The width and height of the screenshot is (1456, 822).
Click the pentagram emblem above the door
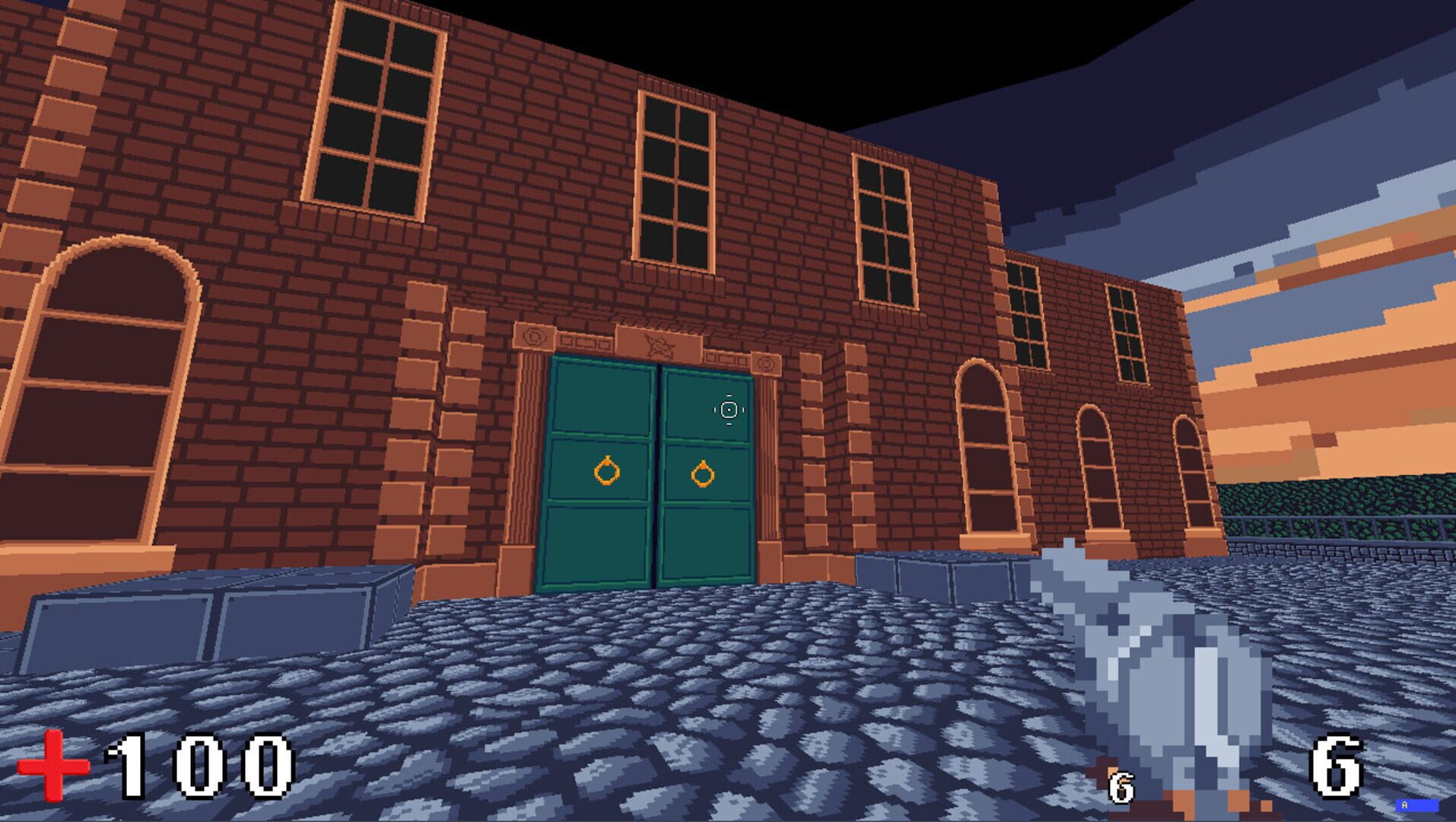click(659, 346)
